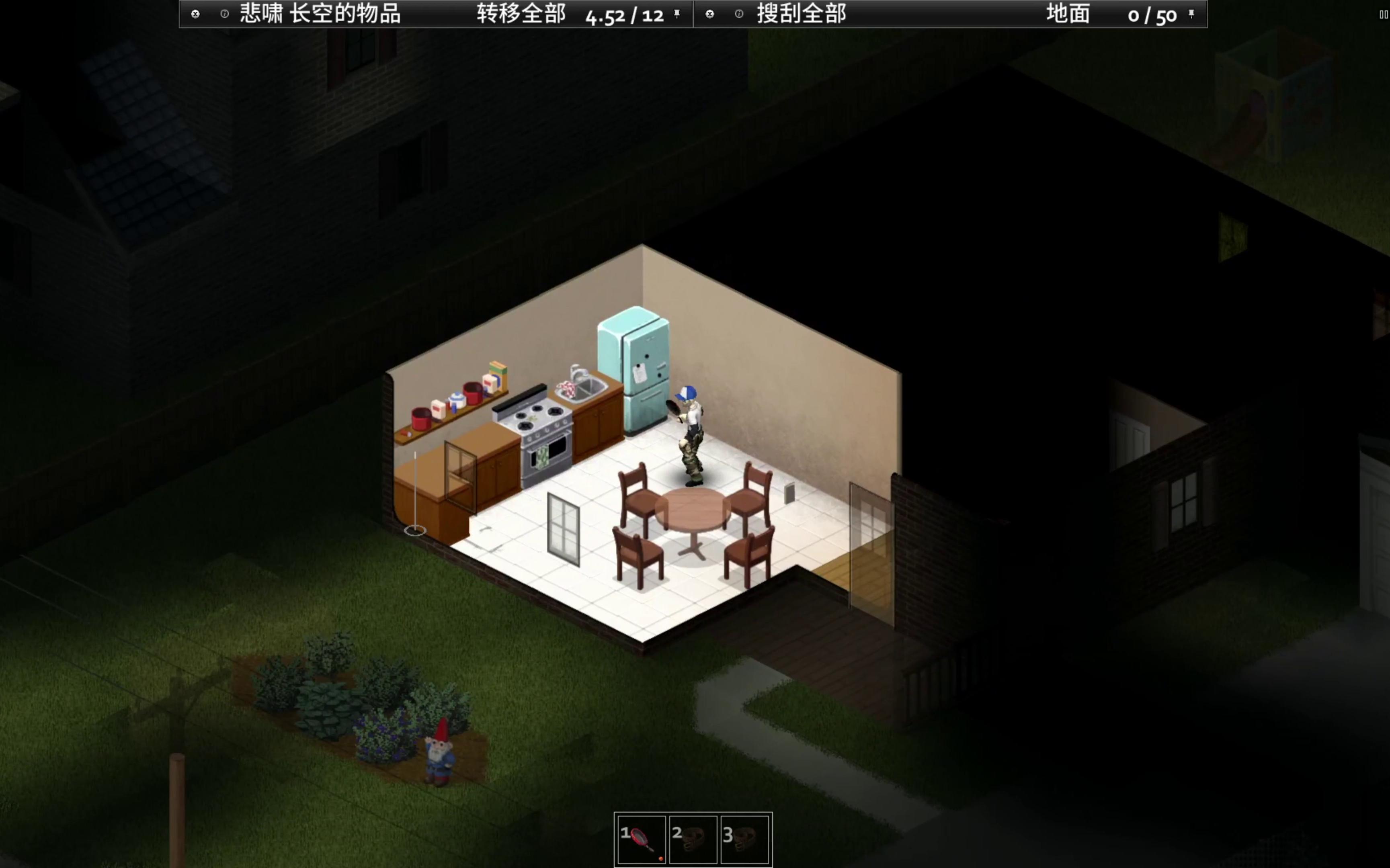Screen dimensions: 1390x868
Task: Click the 搜刮全部 loot all button
Action: point(801,14)
